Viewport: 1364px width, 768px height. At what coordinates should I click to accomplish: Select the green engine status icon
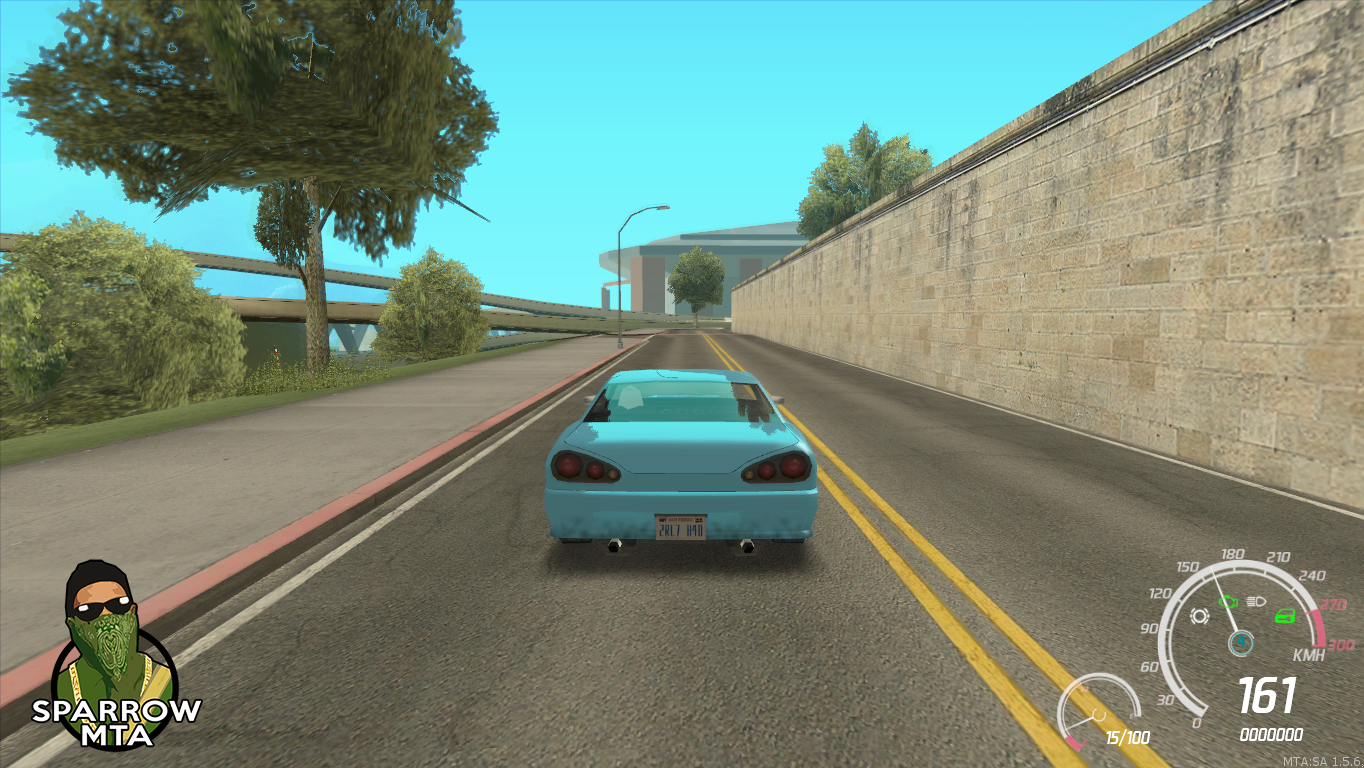pyautogui.click(x=1227, y=601)
